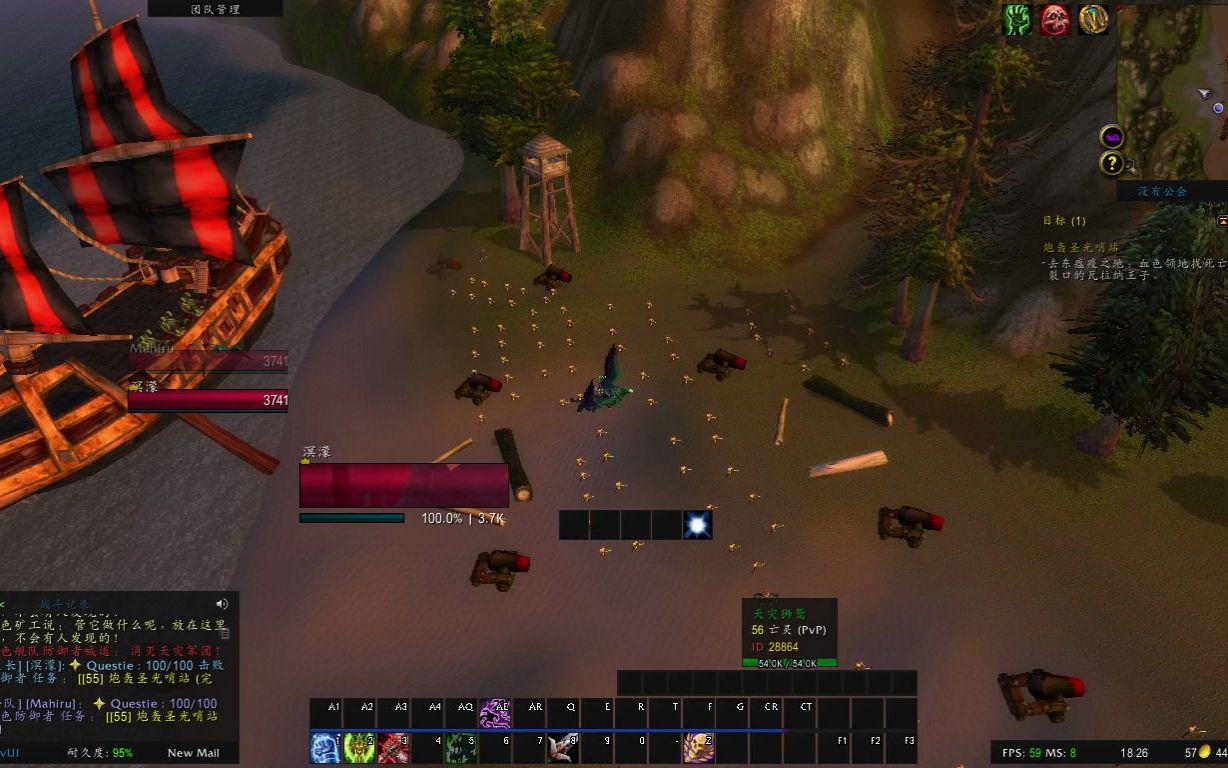1228x768 pixels.
Task: Activate the golden skull ability on Z
Action: (x=698, y=748)
